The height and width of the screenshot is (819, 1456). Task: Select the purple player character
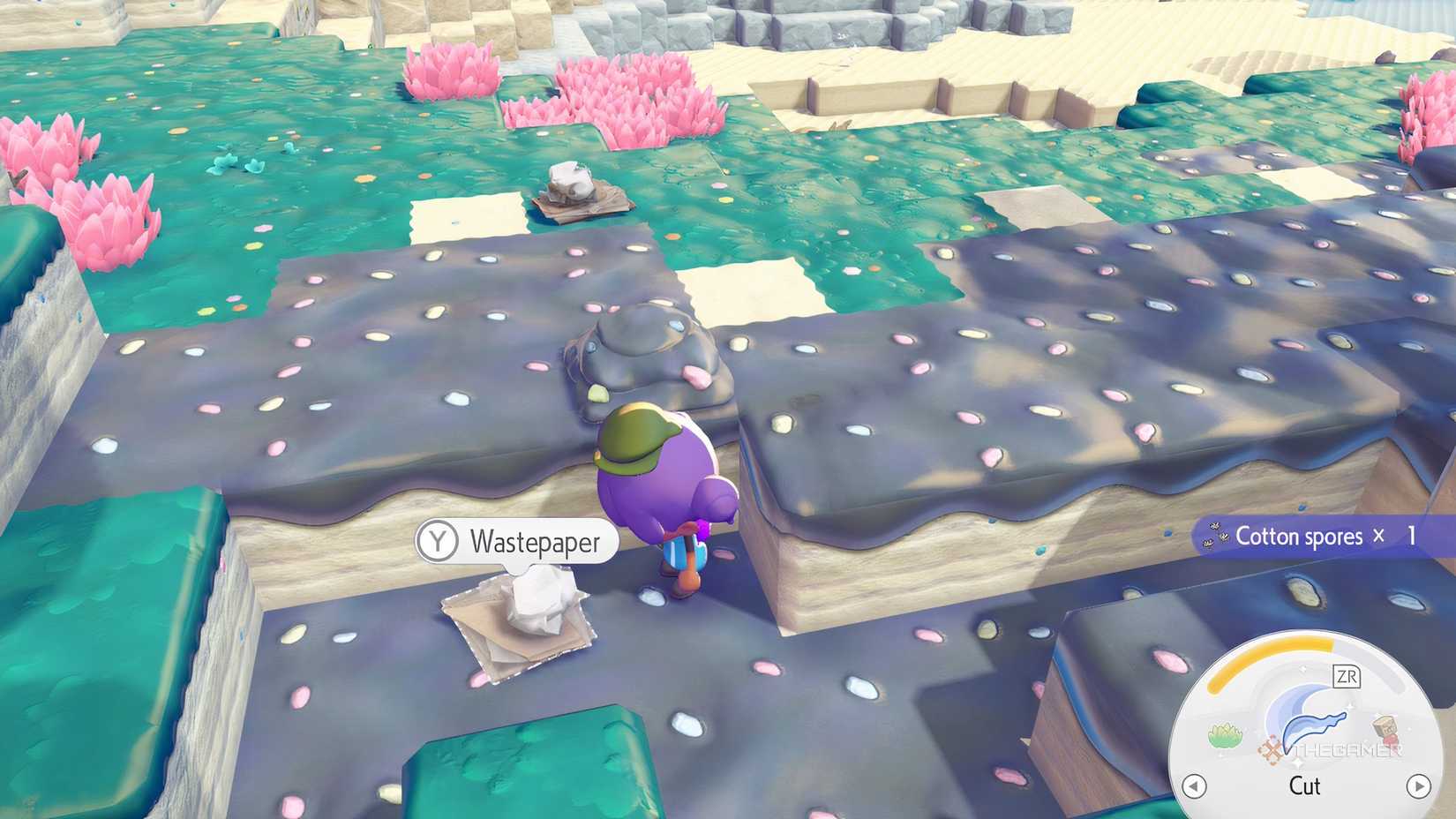(x=664, y=477)
